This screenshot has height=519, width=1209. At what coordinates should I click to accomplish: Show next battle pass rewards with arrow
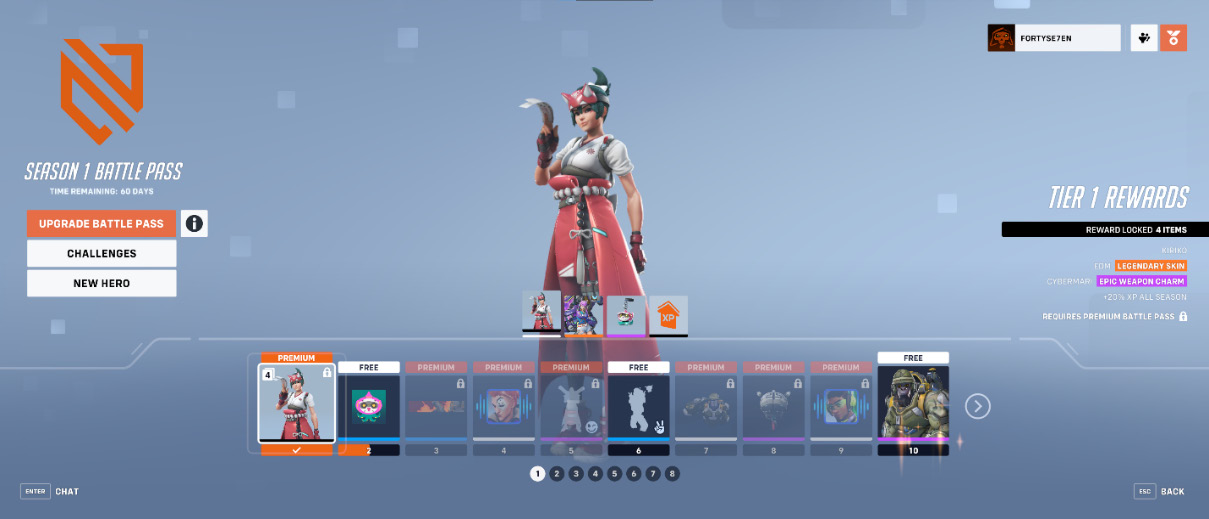coord(977,406)
